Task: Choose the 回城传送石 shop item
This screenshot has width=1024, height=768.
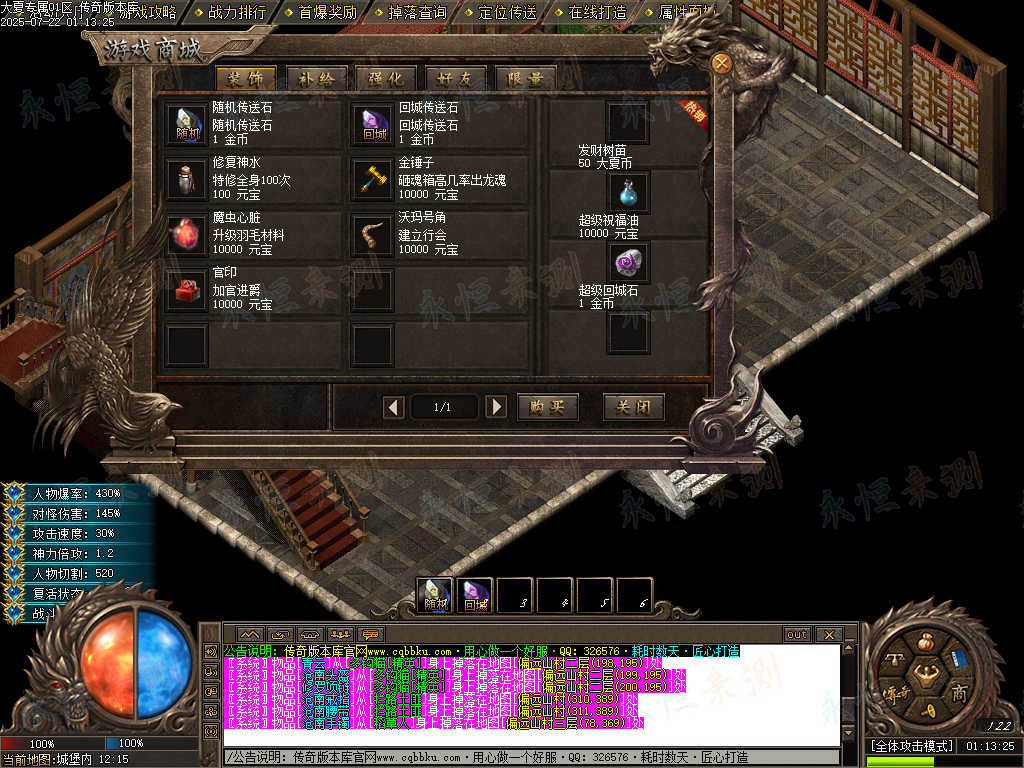Action: coord(373,124)
